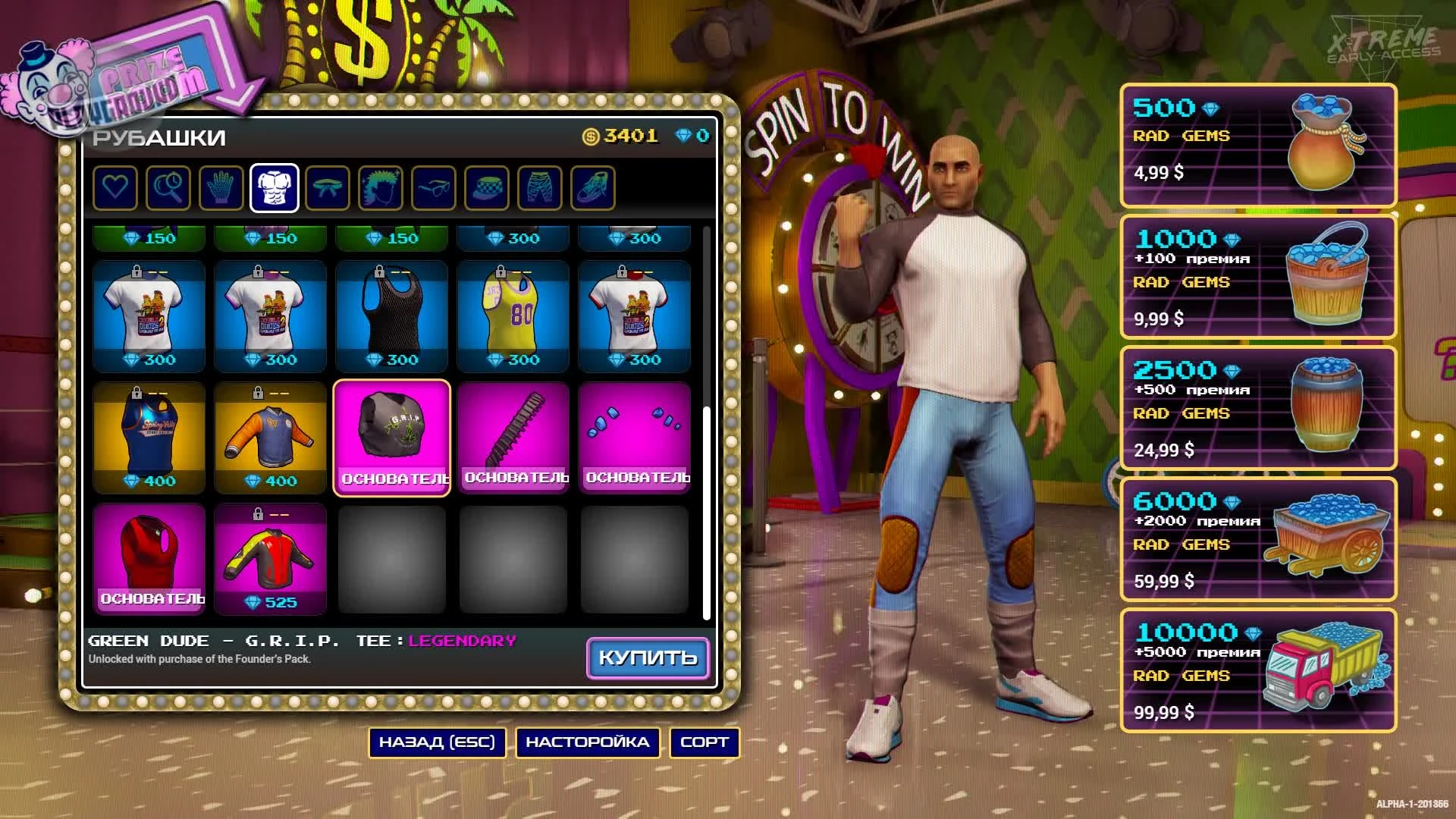This screenshot has height=819, width=1456.
Task: Open the hats category
Action: point(487,188)
